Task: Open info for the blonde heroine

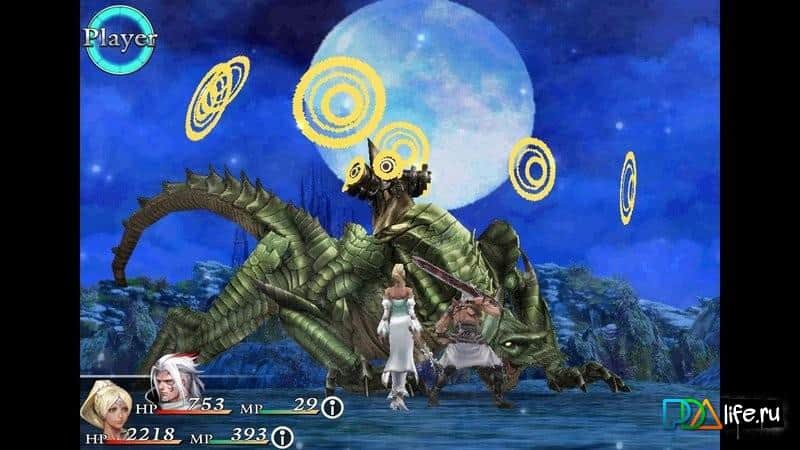Action: [x=283, y=436]
